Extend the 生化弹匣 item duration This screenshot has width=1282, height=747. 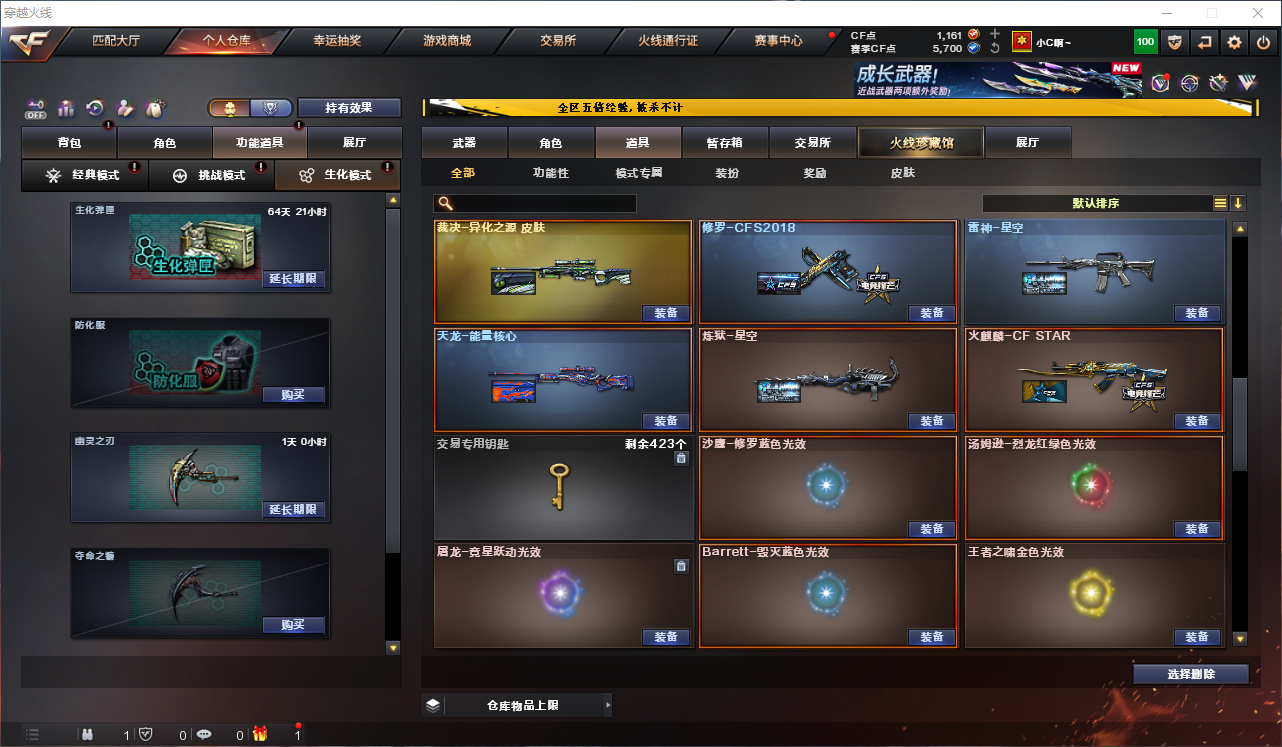[x=293, y=279]
